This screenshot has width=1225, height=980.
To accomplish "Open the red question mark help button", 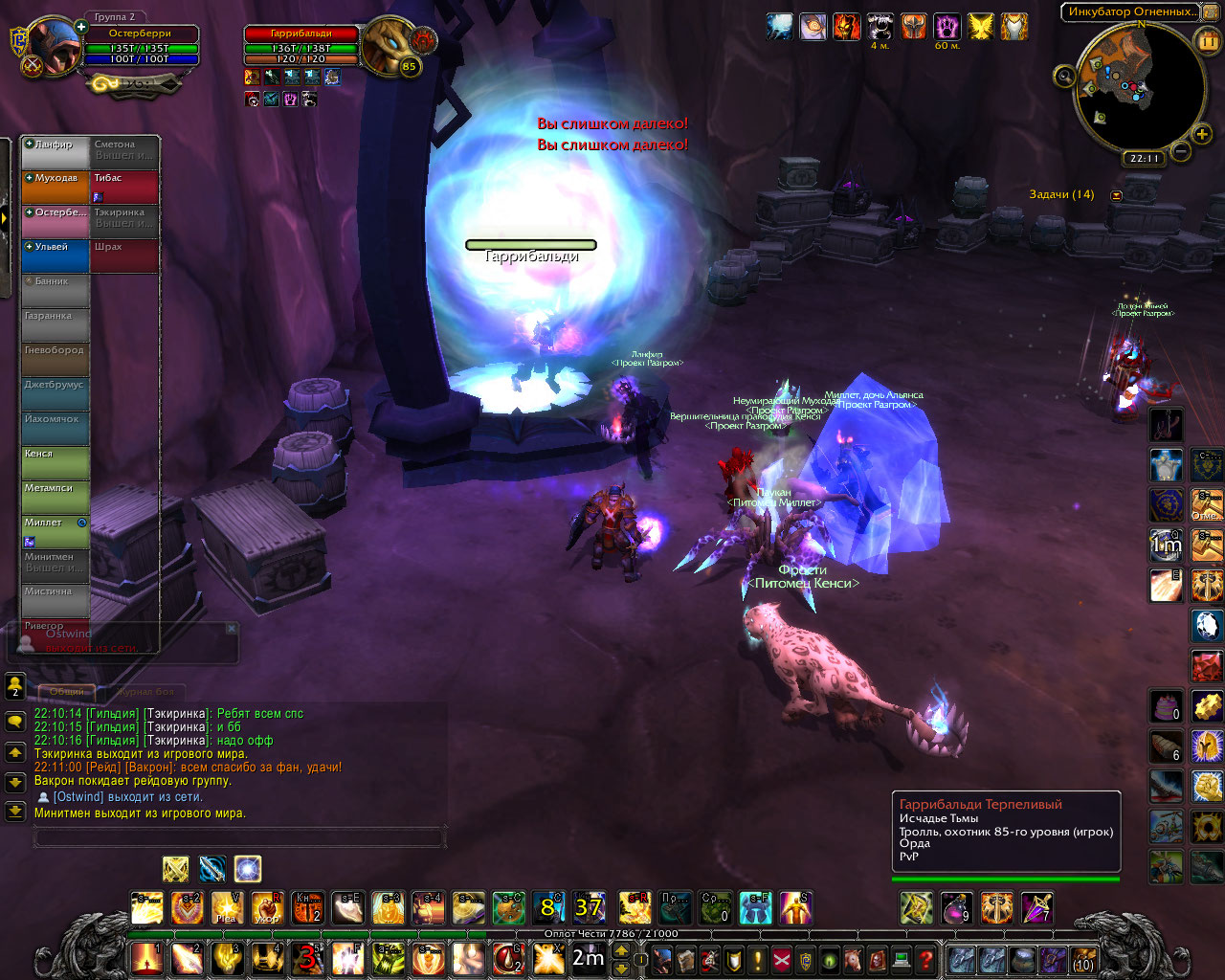I will point(925,958).
